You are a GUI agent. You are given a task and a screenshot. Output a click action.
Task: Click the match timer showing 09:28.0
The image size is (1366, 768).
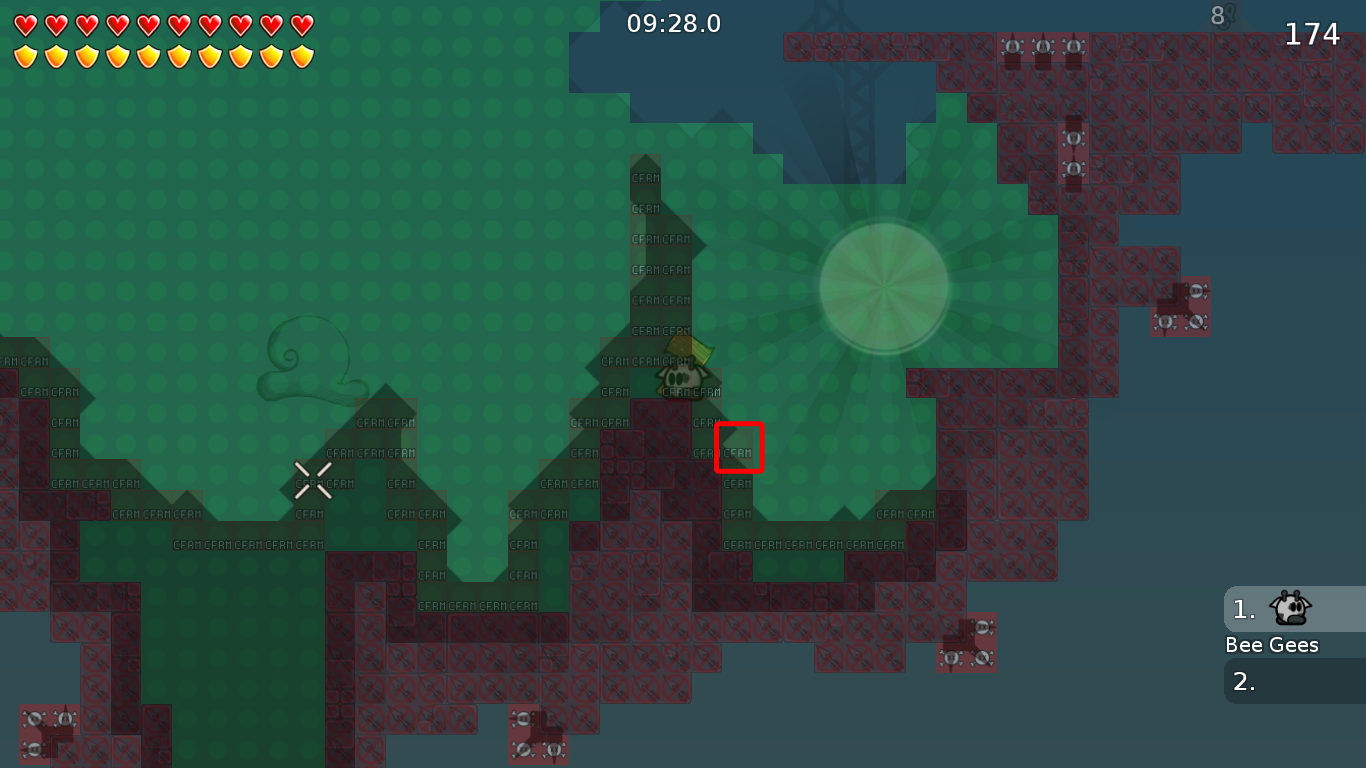(671, 24)
